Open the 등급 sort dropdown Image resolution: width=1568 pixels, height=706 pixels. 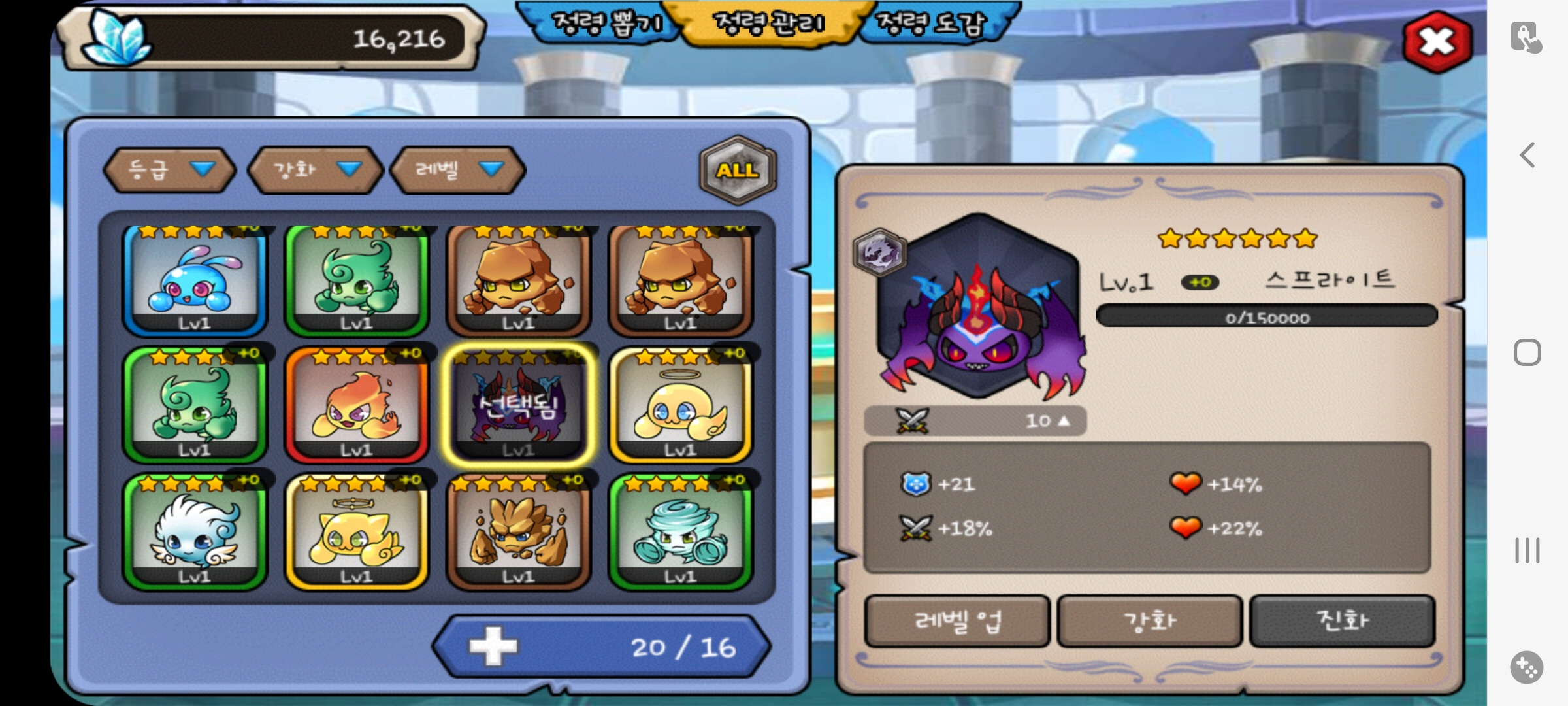[170, 170]
